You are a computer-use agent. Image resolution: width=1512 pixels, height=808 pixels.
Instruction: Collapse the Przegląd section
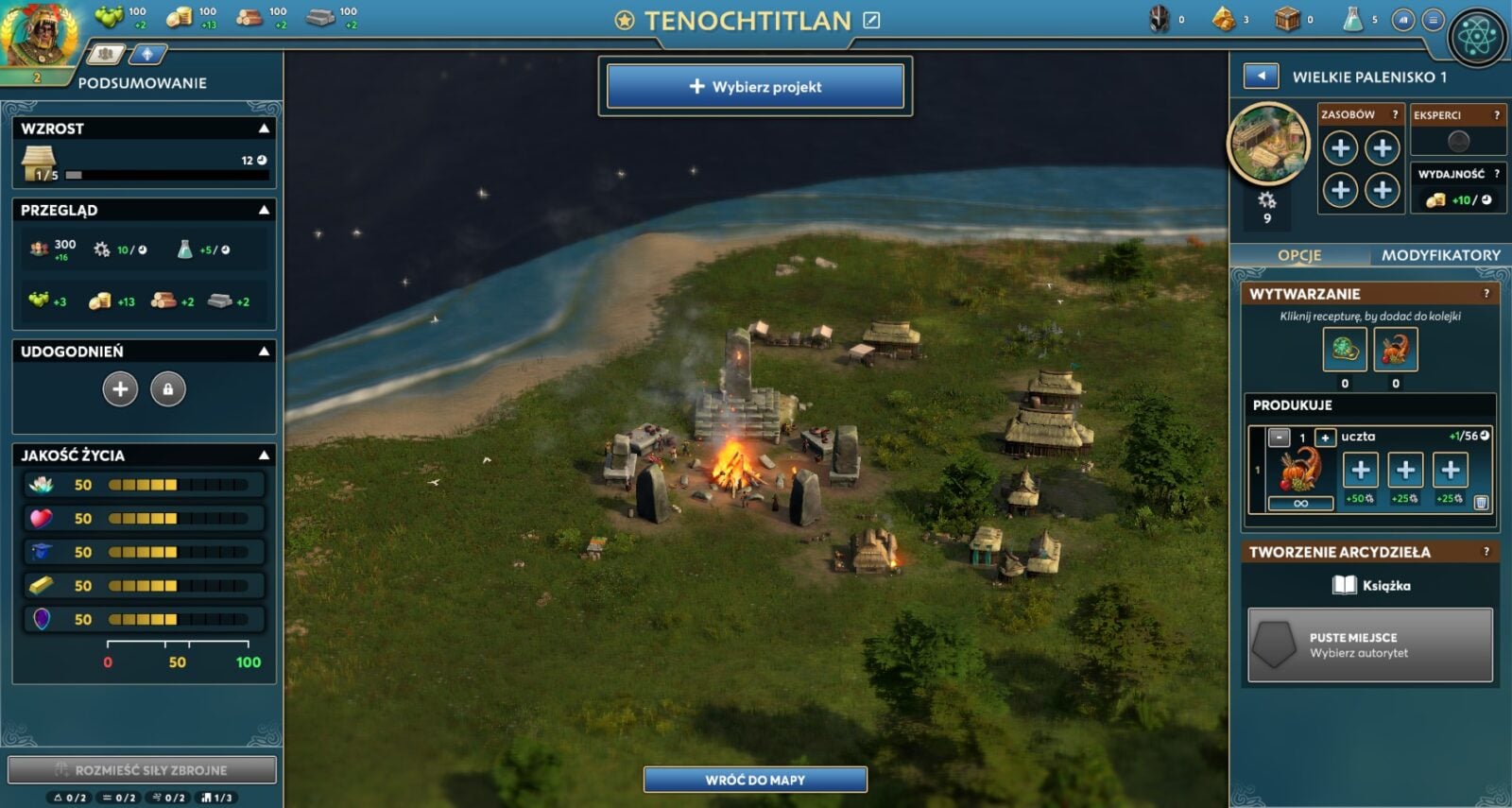[265, 210]
